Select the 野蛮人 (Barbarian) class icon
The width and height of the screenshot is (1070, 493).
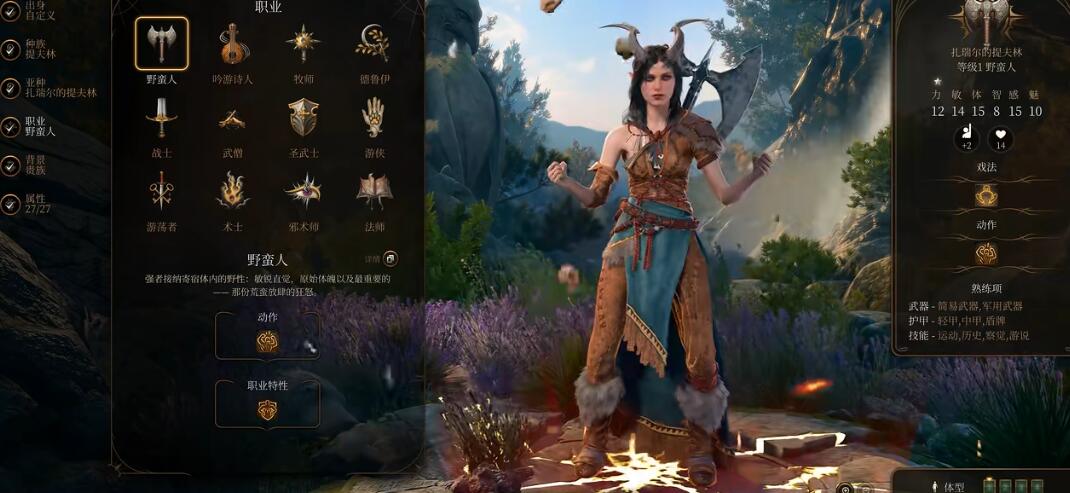click(x=161, y=43)
